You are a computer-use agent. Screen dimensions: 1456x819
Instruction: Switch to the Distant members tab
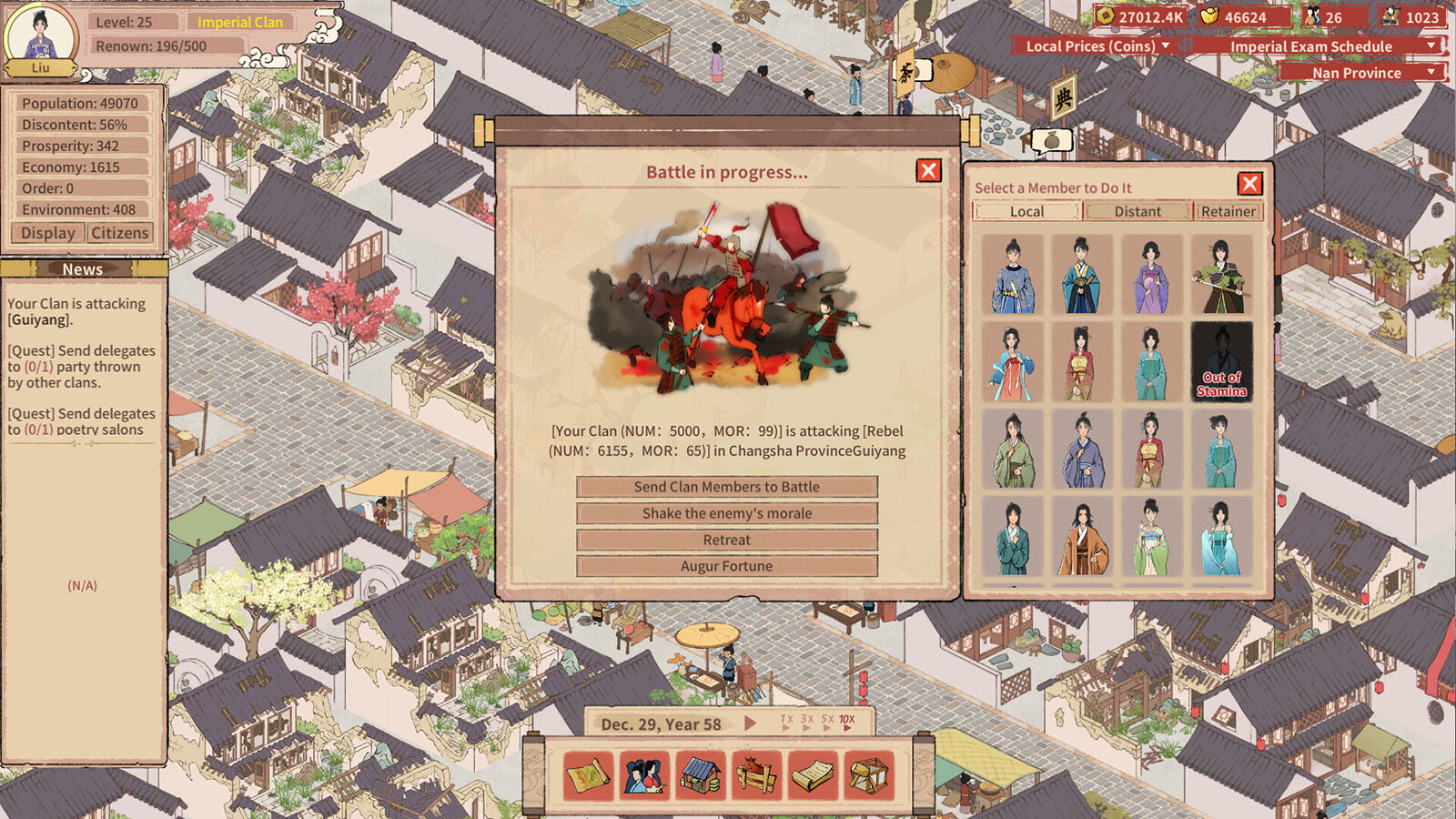(x=1137, y=211)
